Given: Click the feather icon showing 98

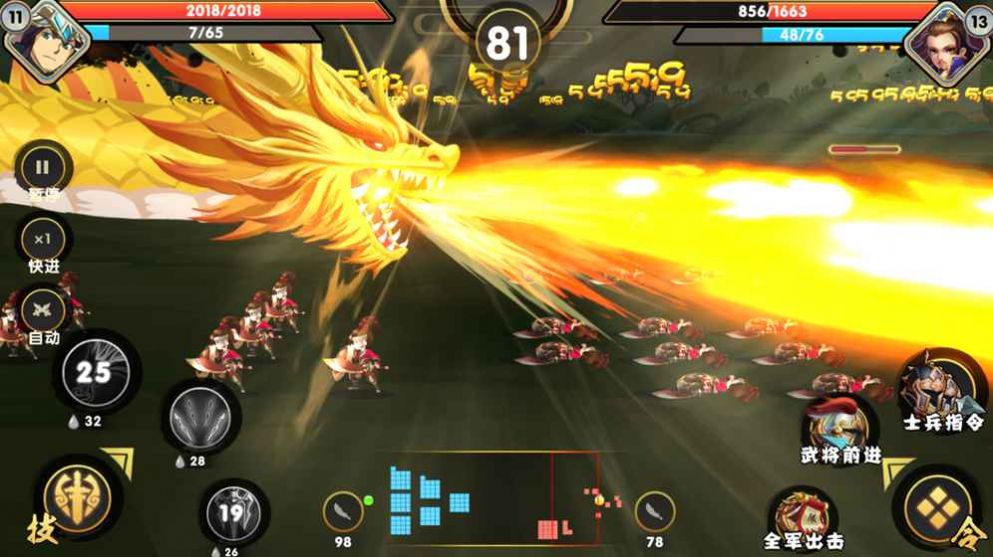Looking at the screenshot, I should [343, 511].
